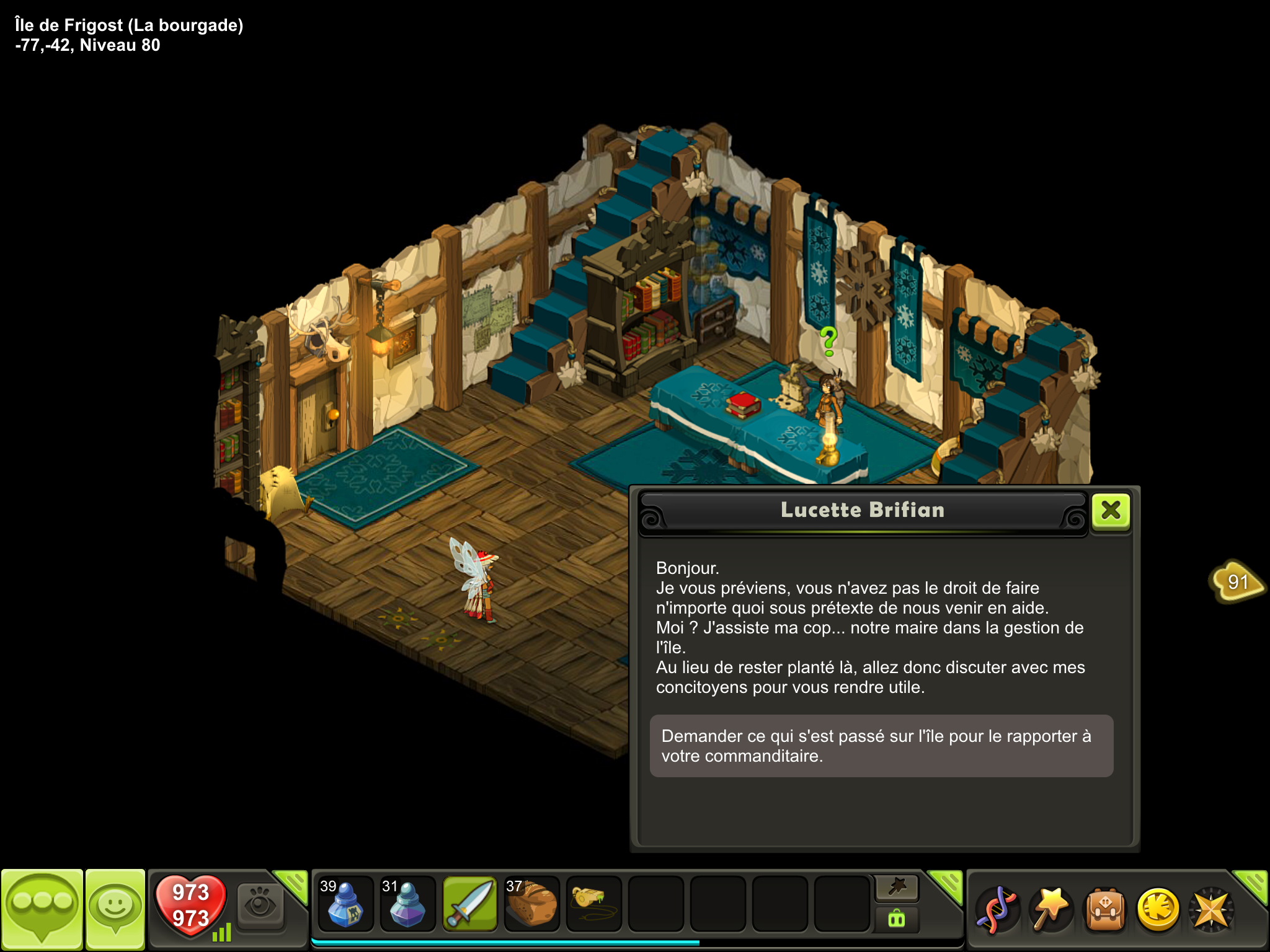The height and width of the screenshot is (952, 1270).
Task: Open the kamas gold coin shop
Action: click(x=1158, y=909)
